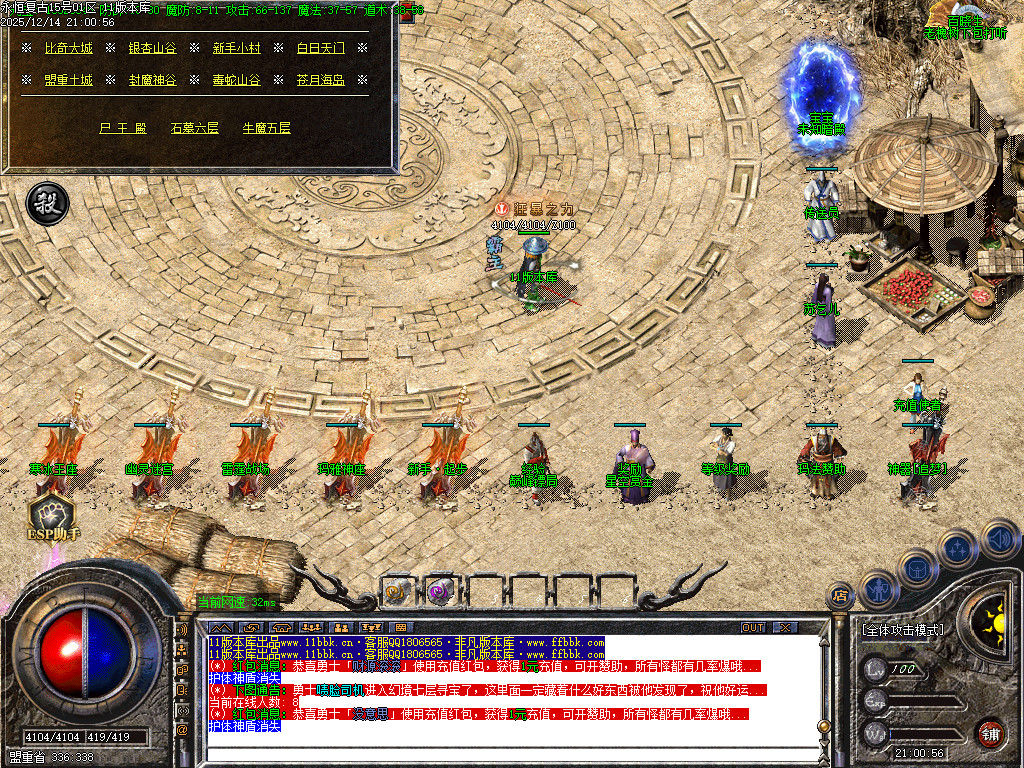This screenshot has width=1024, height=768.
Task: Select the 尸王殿 dungeon link
Action: pos(123,128)
